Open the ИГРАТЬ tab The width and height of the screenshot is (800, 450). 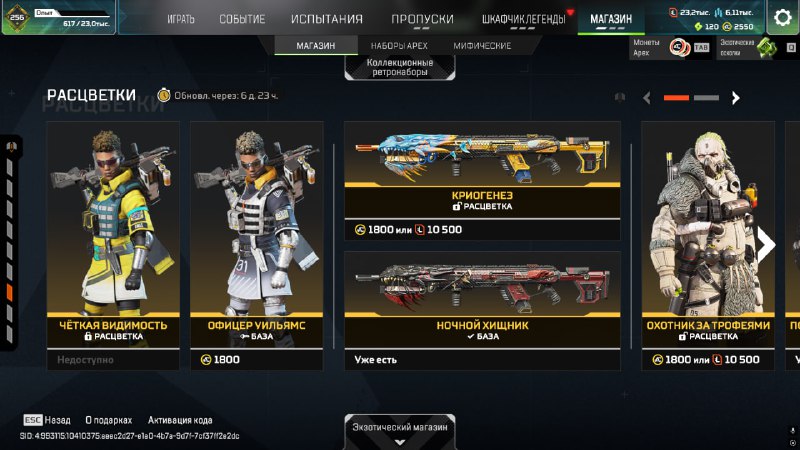(x=180, y=19)
